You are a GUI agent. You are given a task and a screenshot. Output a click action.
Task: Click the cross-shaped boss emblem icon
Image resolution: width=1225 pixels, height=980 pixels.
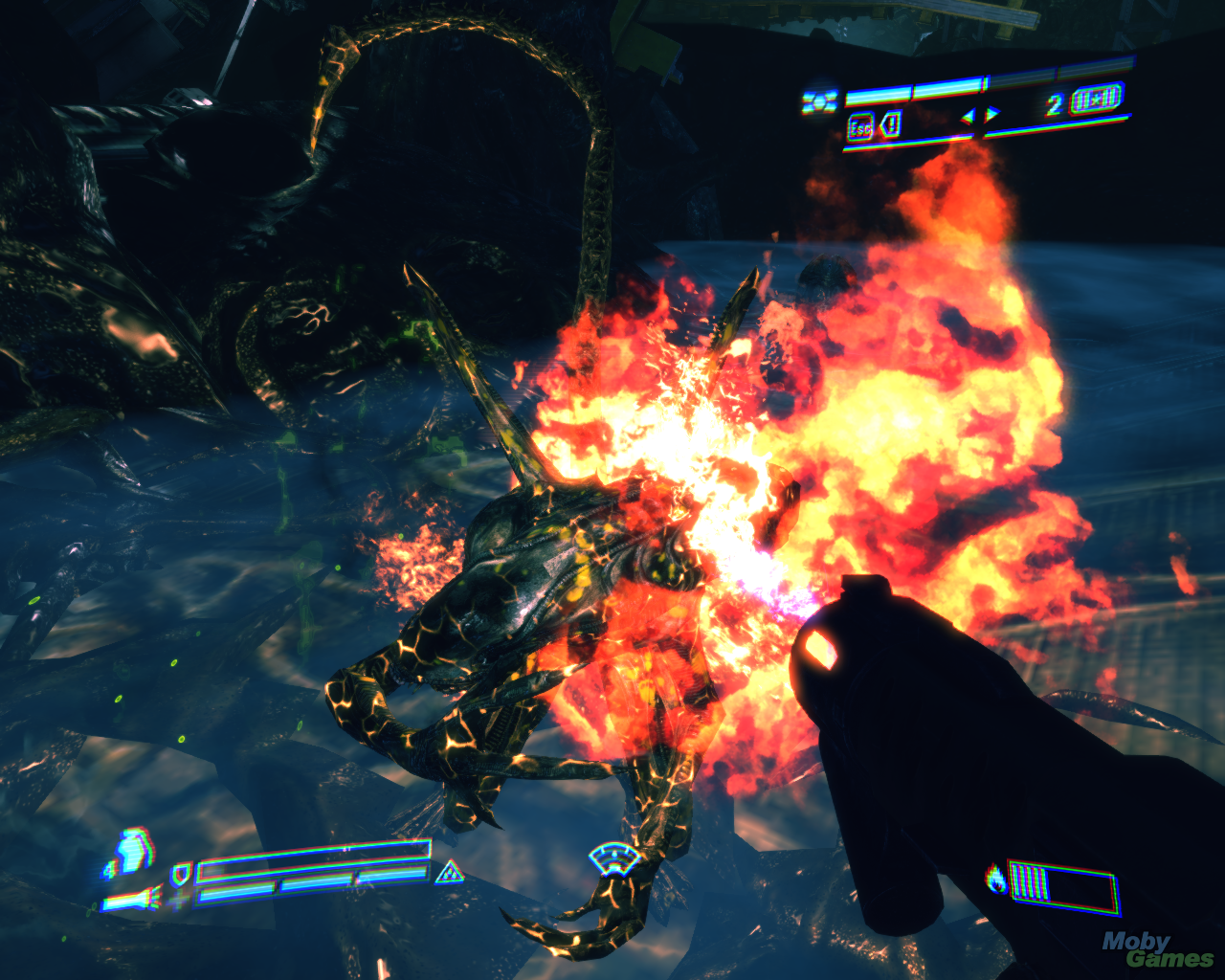(x=819, y=100)
